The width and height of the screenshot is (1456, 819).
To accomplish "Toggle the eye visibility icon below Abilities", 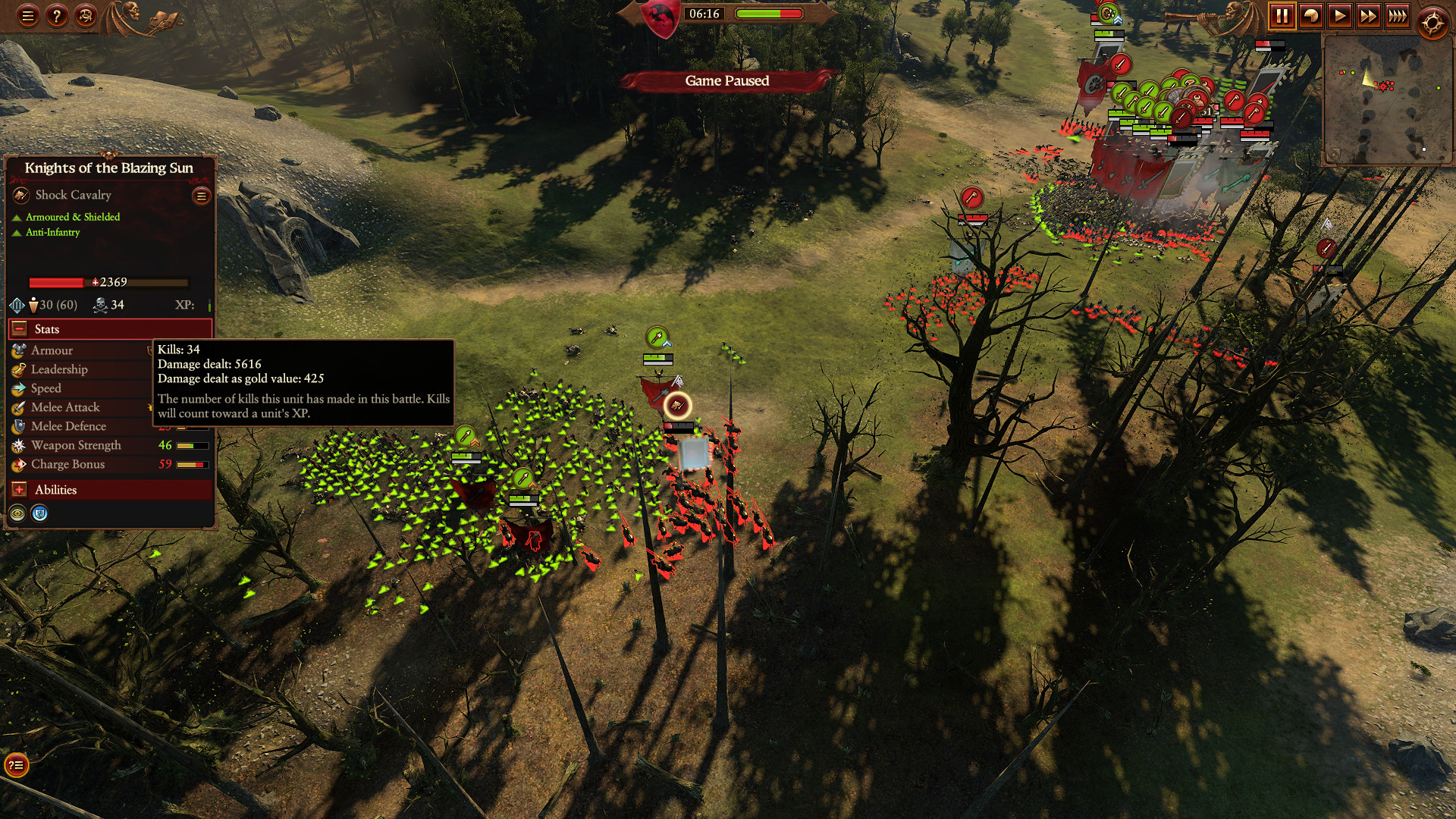I will (17, 513).
